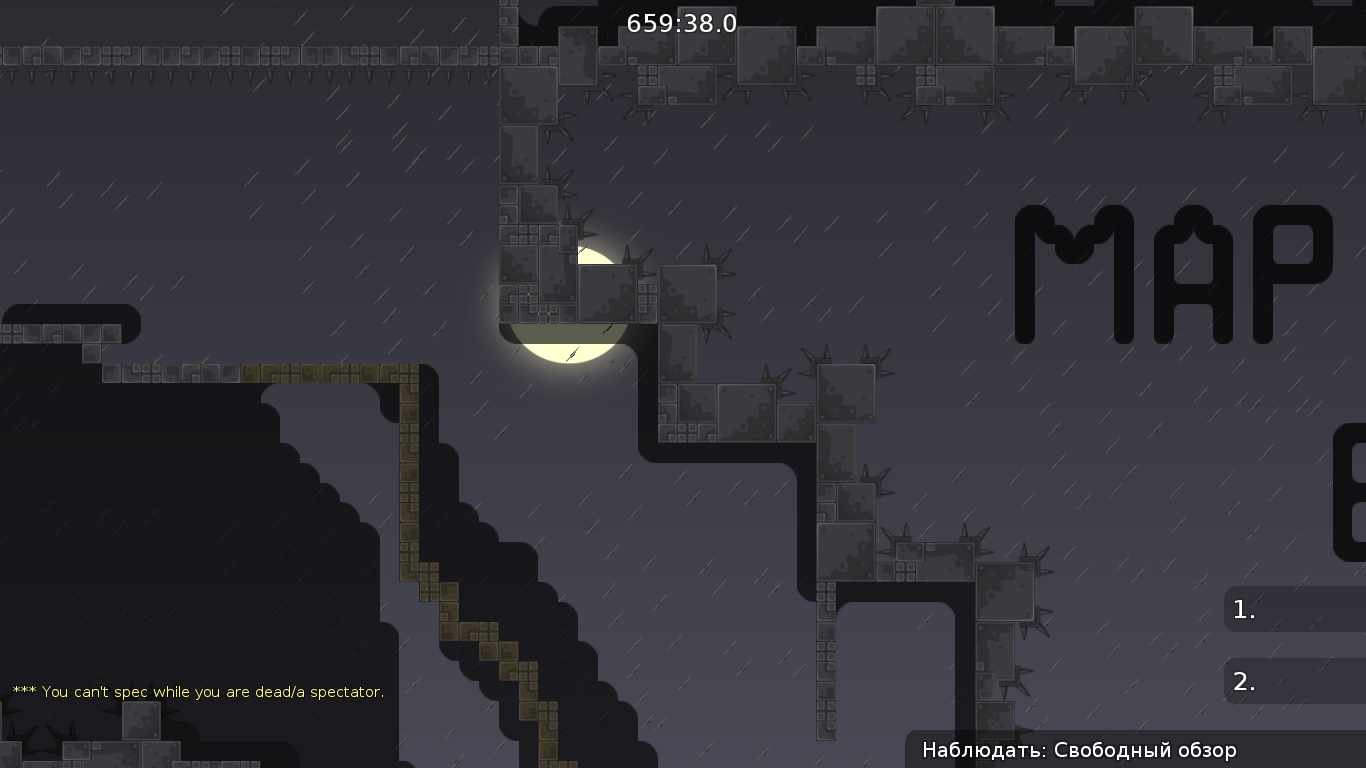This screenshot has height=768, width=1366.
Task: Toggle the lightning symbol inside the moon glow
Action: pyautogui.click(x=572, y=355)
